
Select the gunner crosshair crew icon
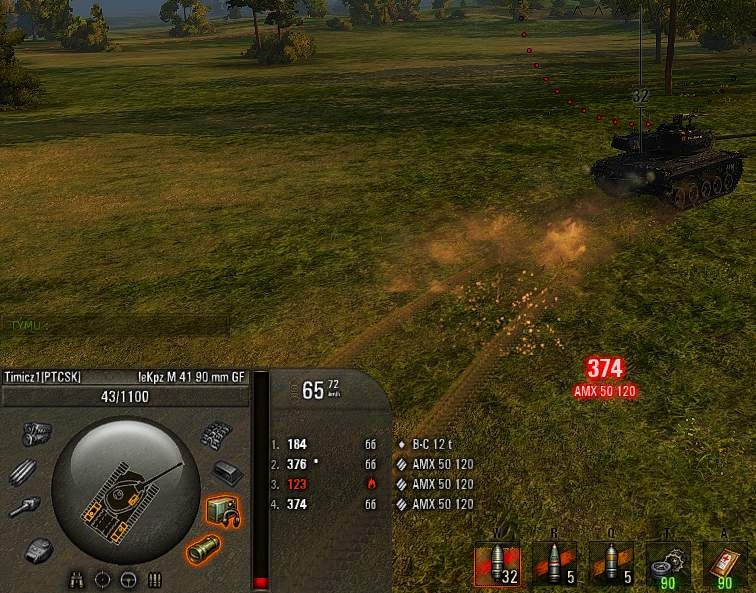coord(102,579)
